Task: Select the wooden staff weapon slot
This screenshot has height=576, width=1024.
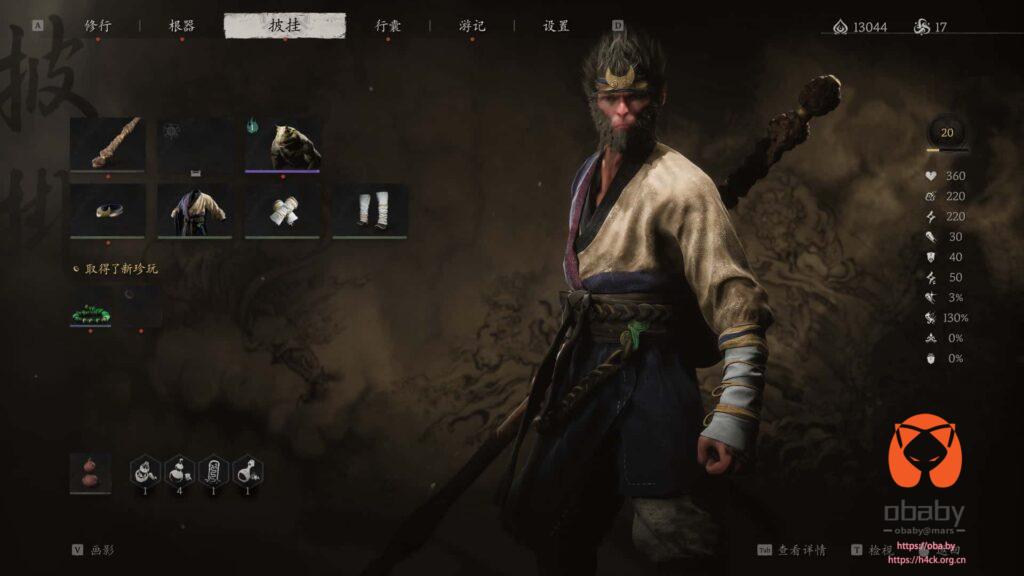Action: [x=107, y=144]
